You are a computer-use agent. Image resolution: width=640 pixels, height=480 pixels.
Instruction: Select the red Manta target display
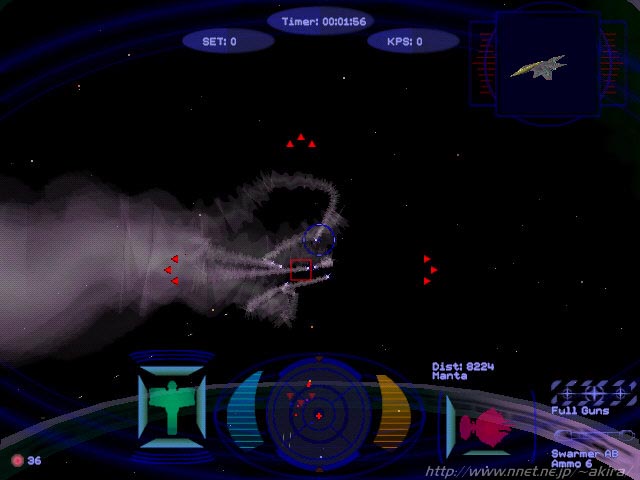click(486, 425)
